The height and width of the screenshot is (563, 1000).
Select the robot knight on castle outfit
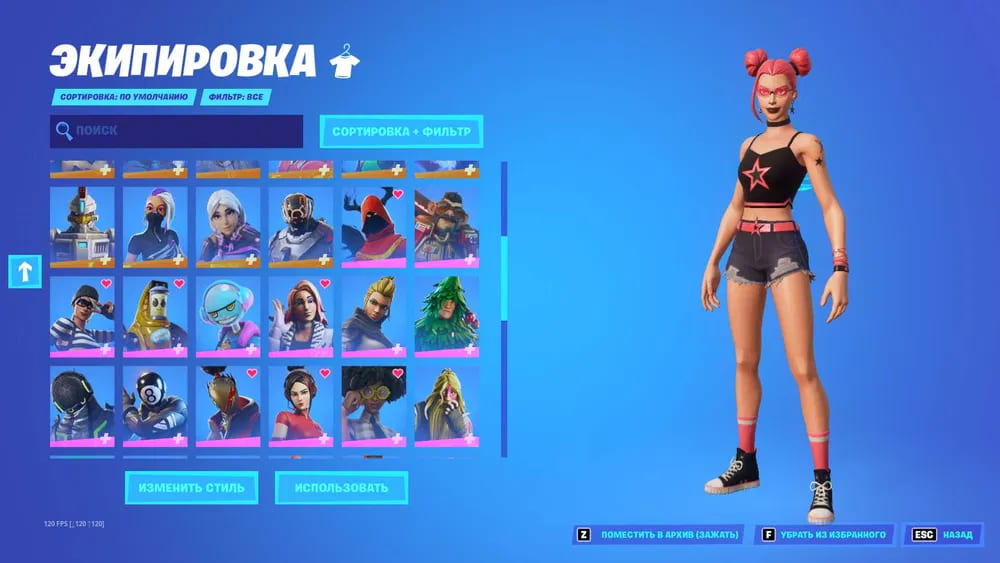point(82,227)
